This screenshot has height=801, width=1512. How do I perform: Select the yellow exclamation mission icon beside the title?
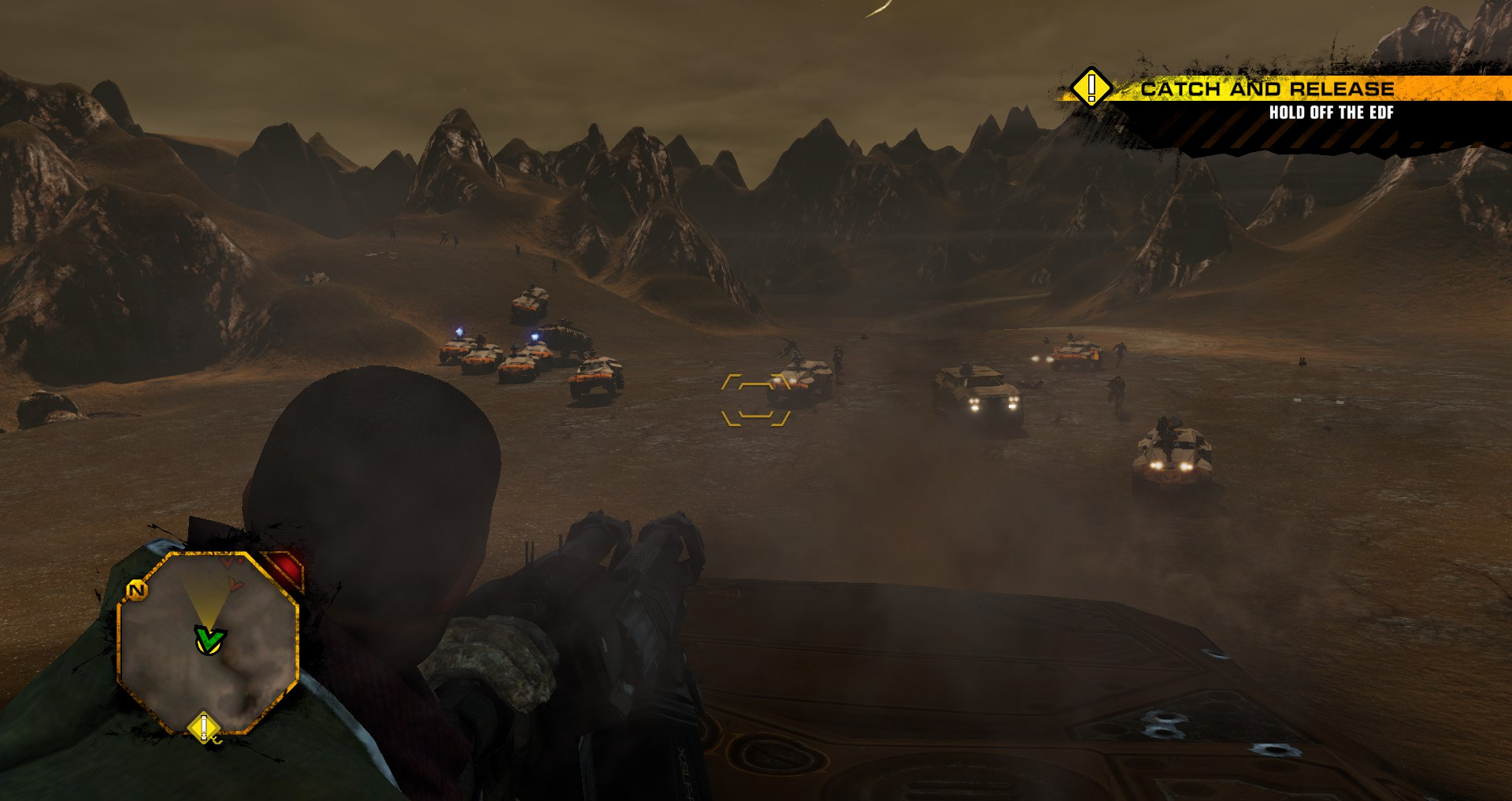click(1091, 87)
